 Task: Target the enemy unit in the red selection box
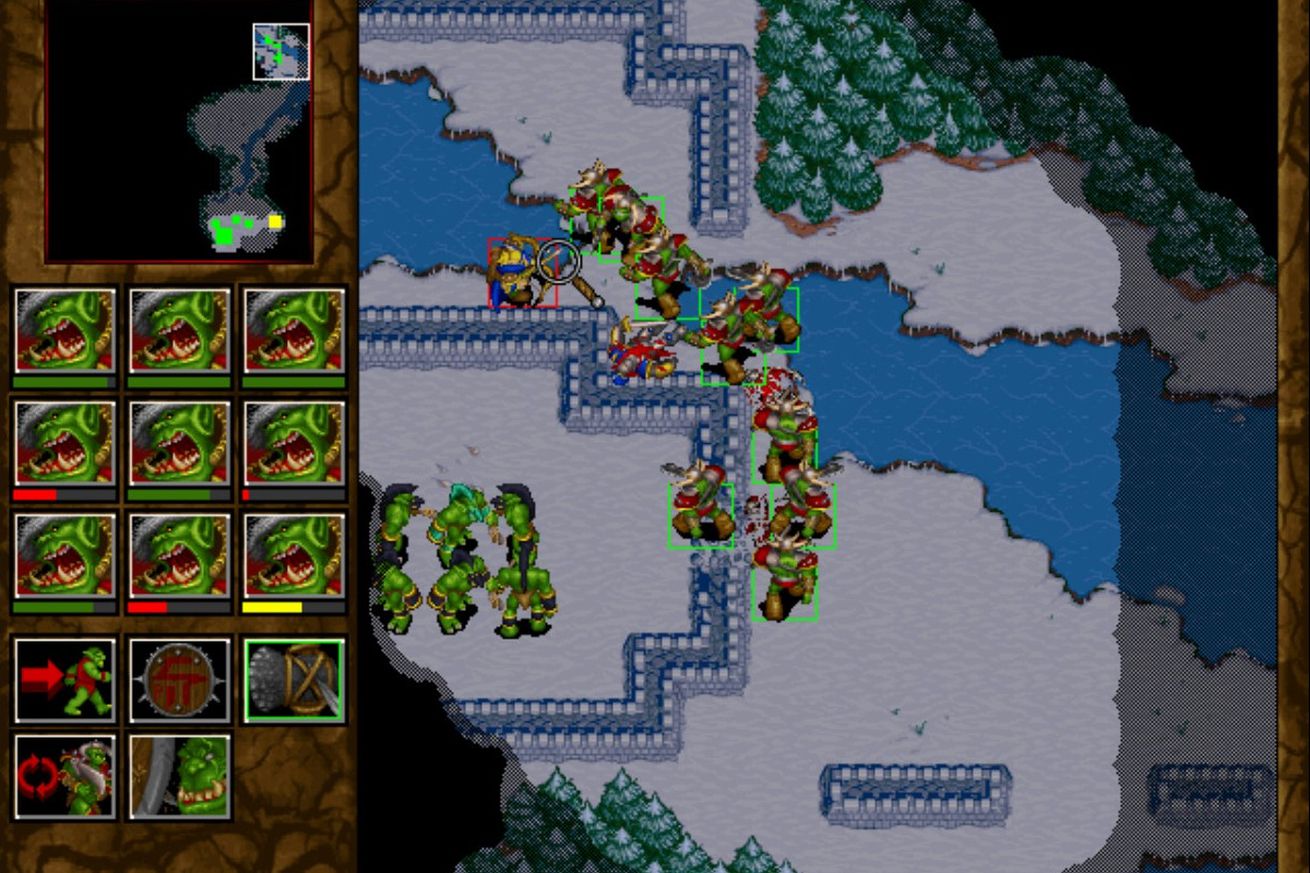point(521,273)
